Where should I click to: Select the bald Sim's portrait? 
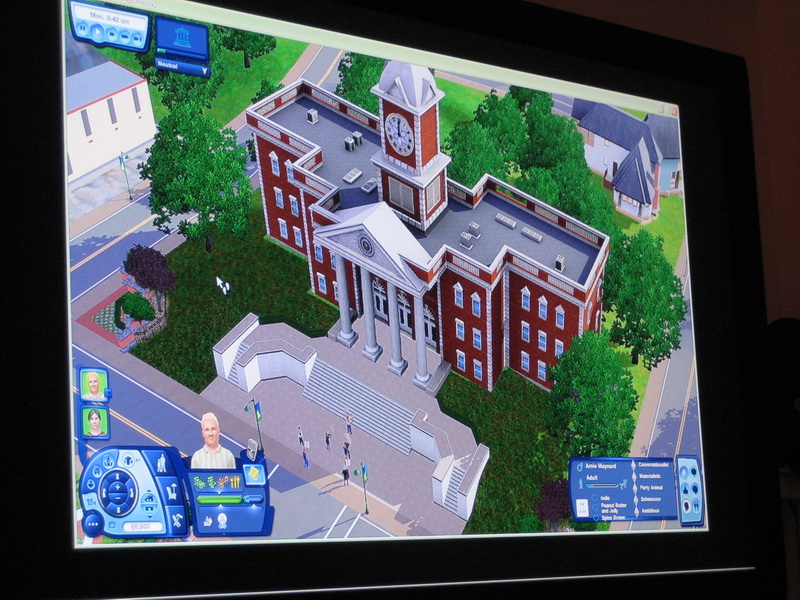click(x=93, y=385)
